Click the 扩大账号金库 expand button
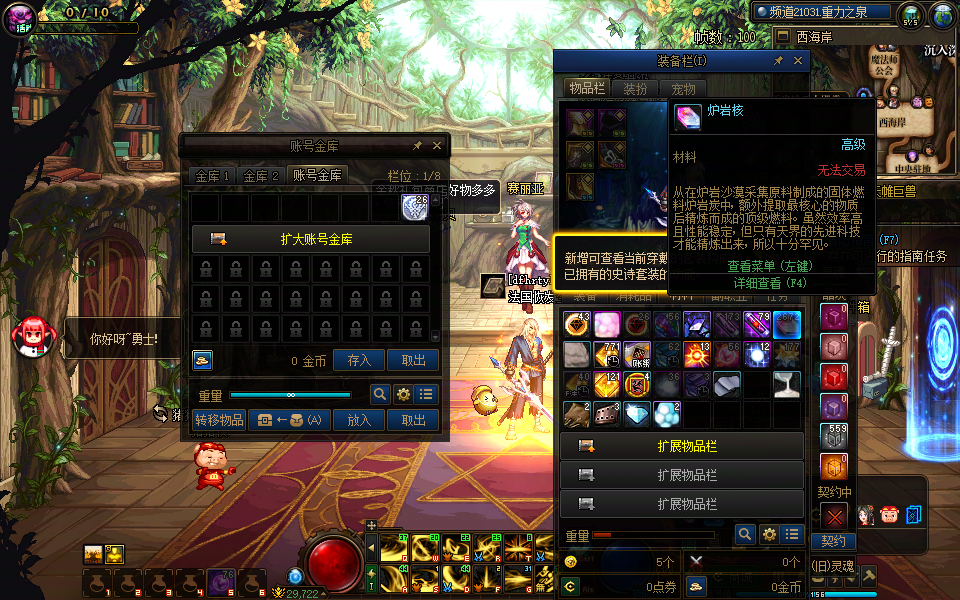The height and width of the screenshot is (600, 960). pos(310,239)
